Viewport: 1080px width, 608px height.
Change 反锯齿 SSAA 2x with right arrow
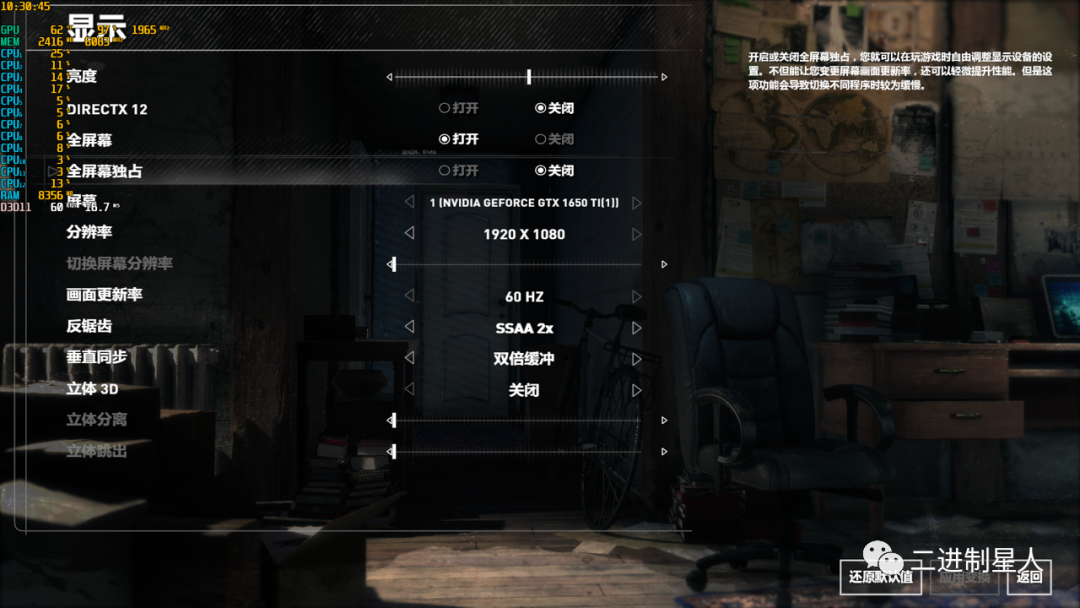point(637,328)
